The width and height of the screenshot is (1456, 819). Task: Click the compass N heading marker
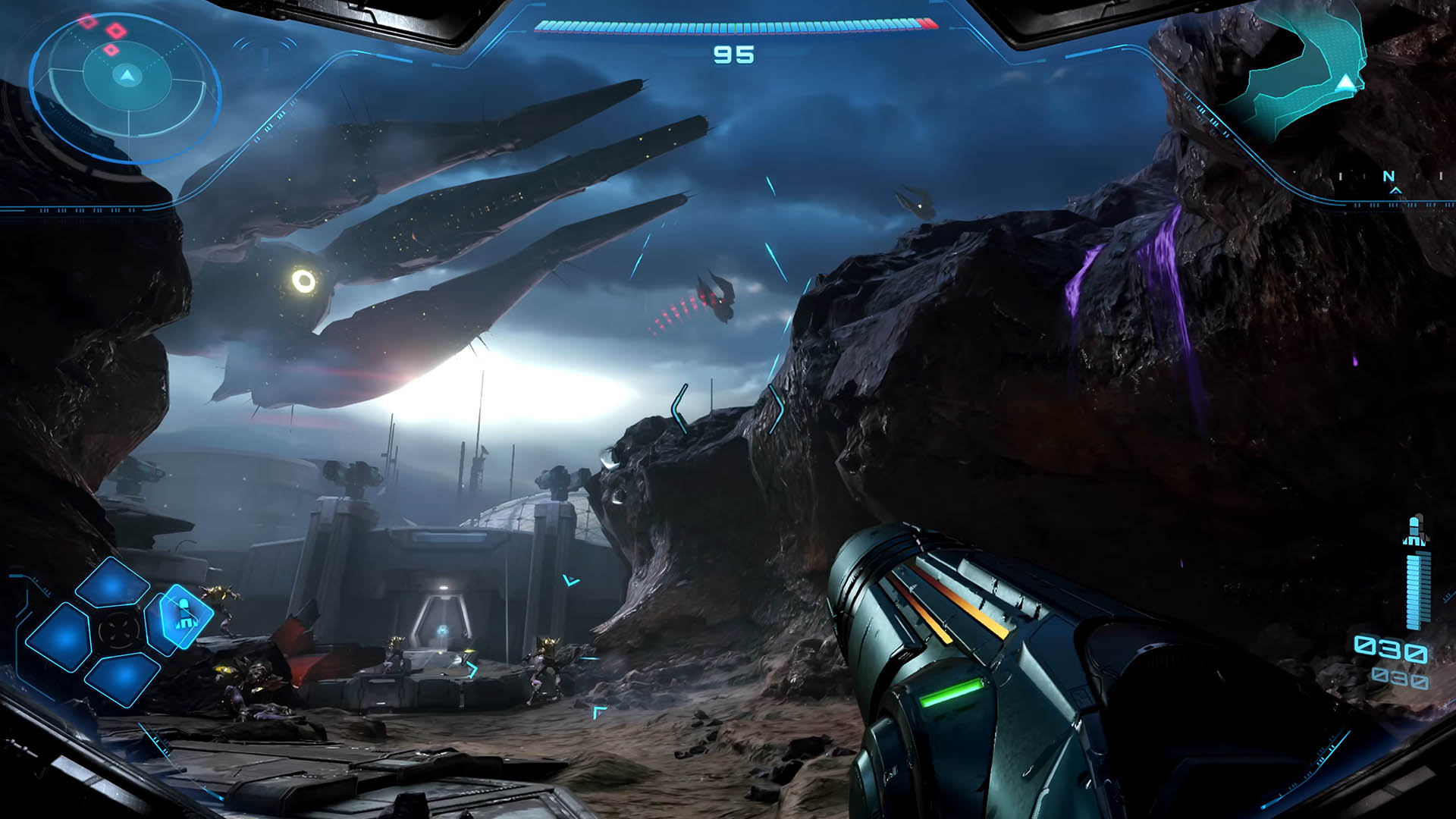click(1389, 177)
